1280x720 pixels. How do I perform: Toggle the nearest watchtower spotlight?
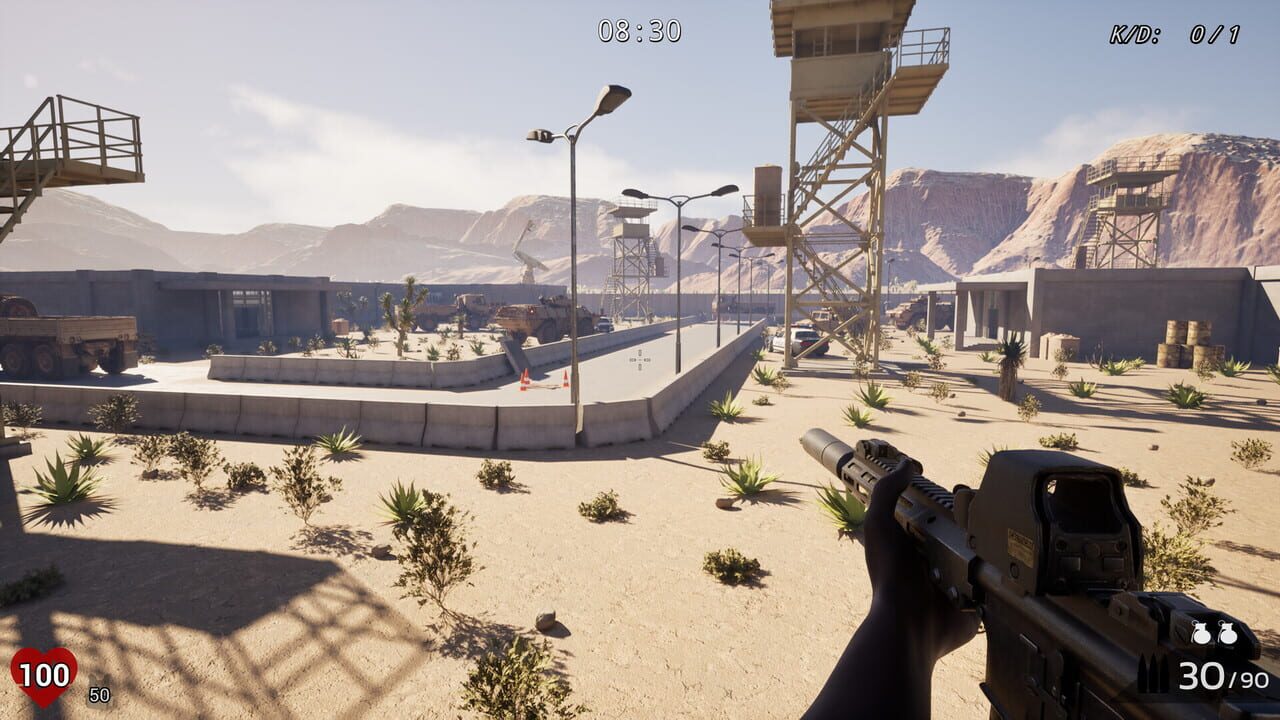click(850, 30)
